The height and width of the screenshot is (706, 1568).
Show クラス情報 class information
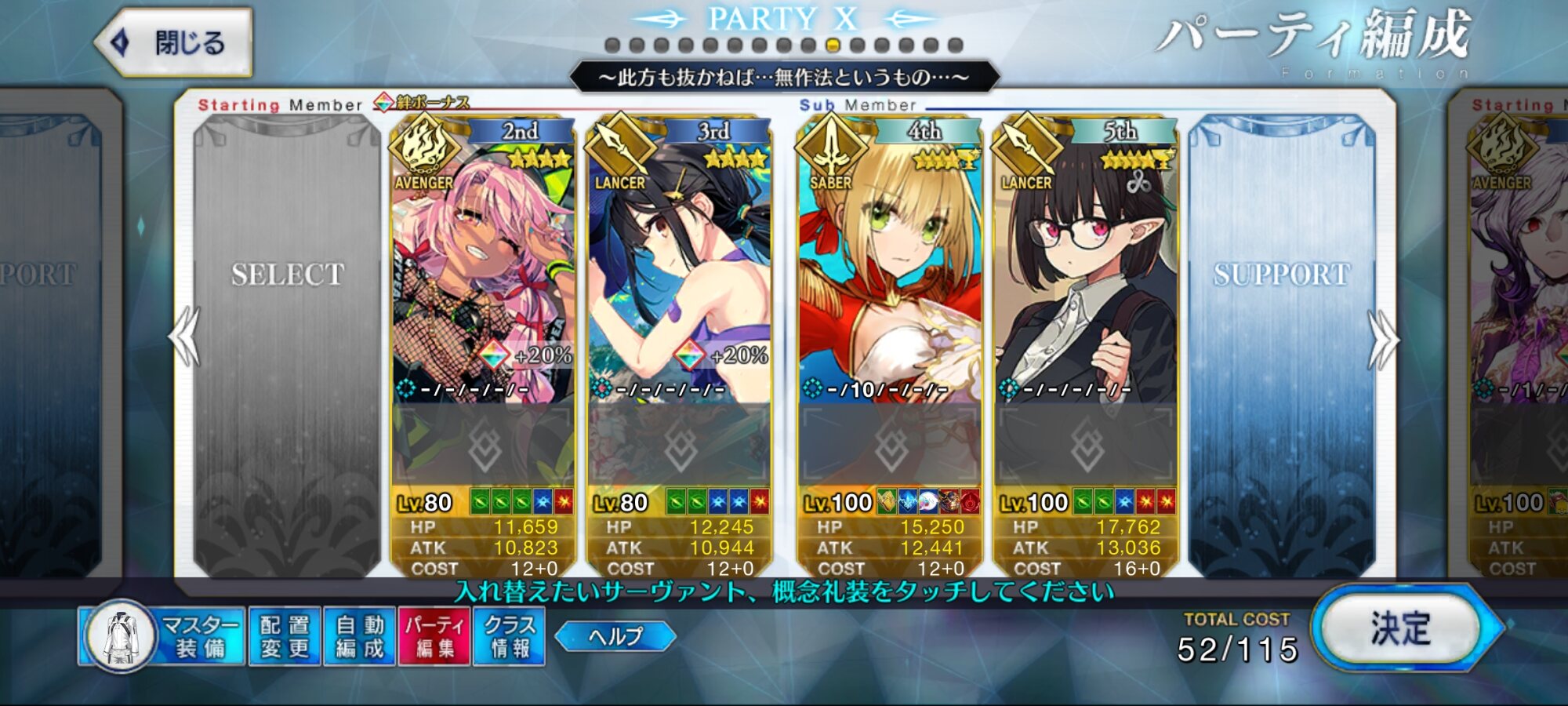click(509, 636)
